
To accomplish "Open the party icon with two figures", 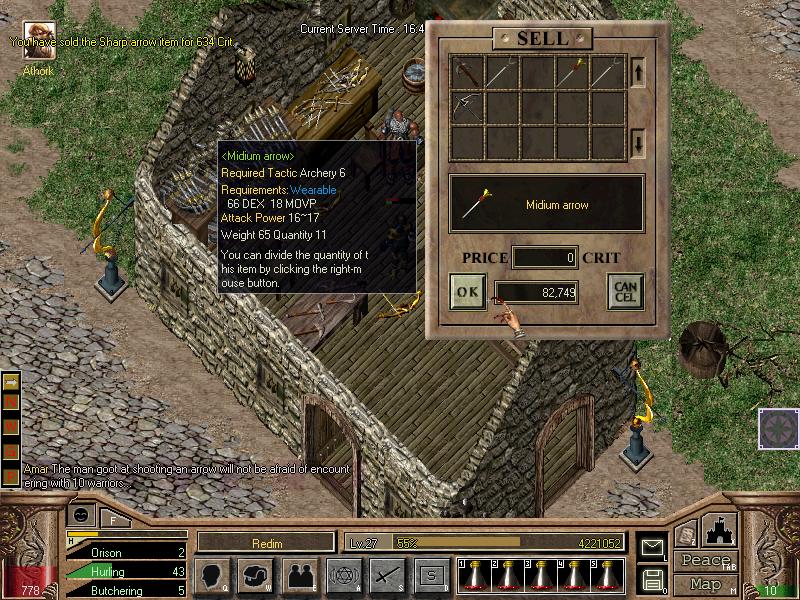I will tap(299, 575).
